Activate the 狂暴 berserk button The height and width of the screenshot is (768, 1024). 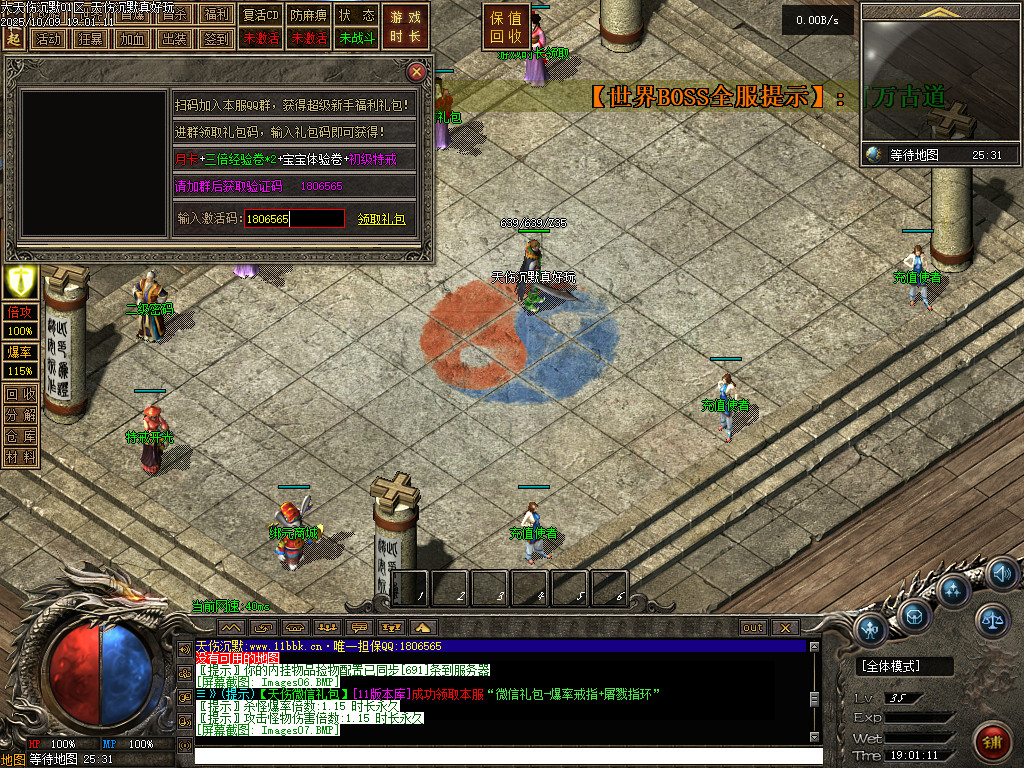[90, 39]
